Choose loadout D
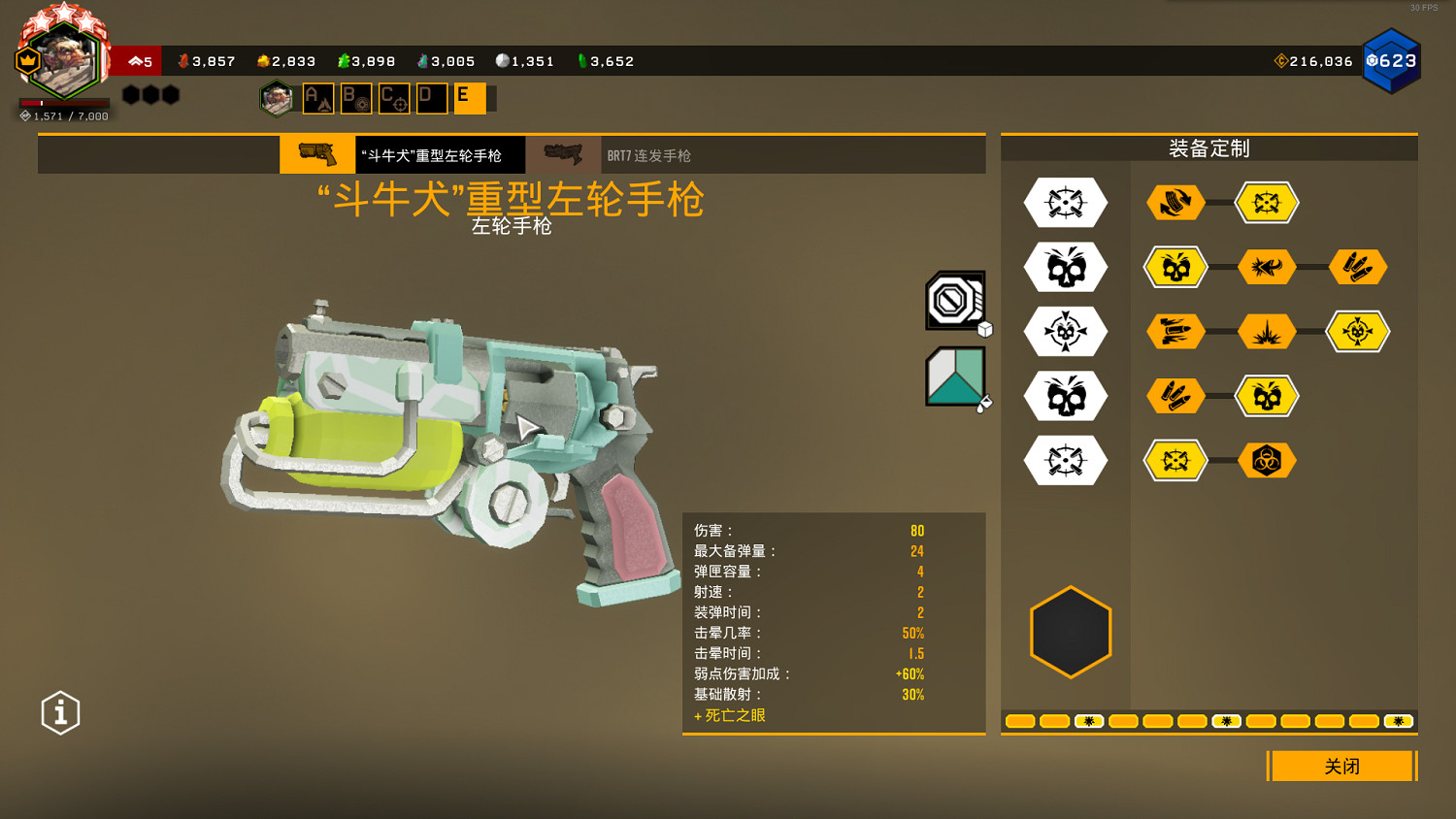 (432, 98)
